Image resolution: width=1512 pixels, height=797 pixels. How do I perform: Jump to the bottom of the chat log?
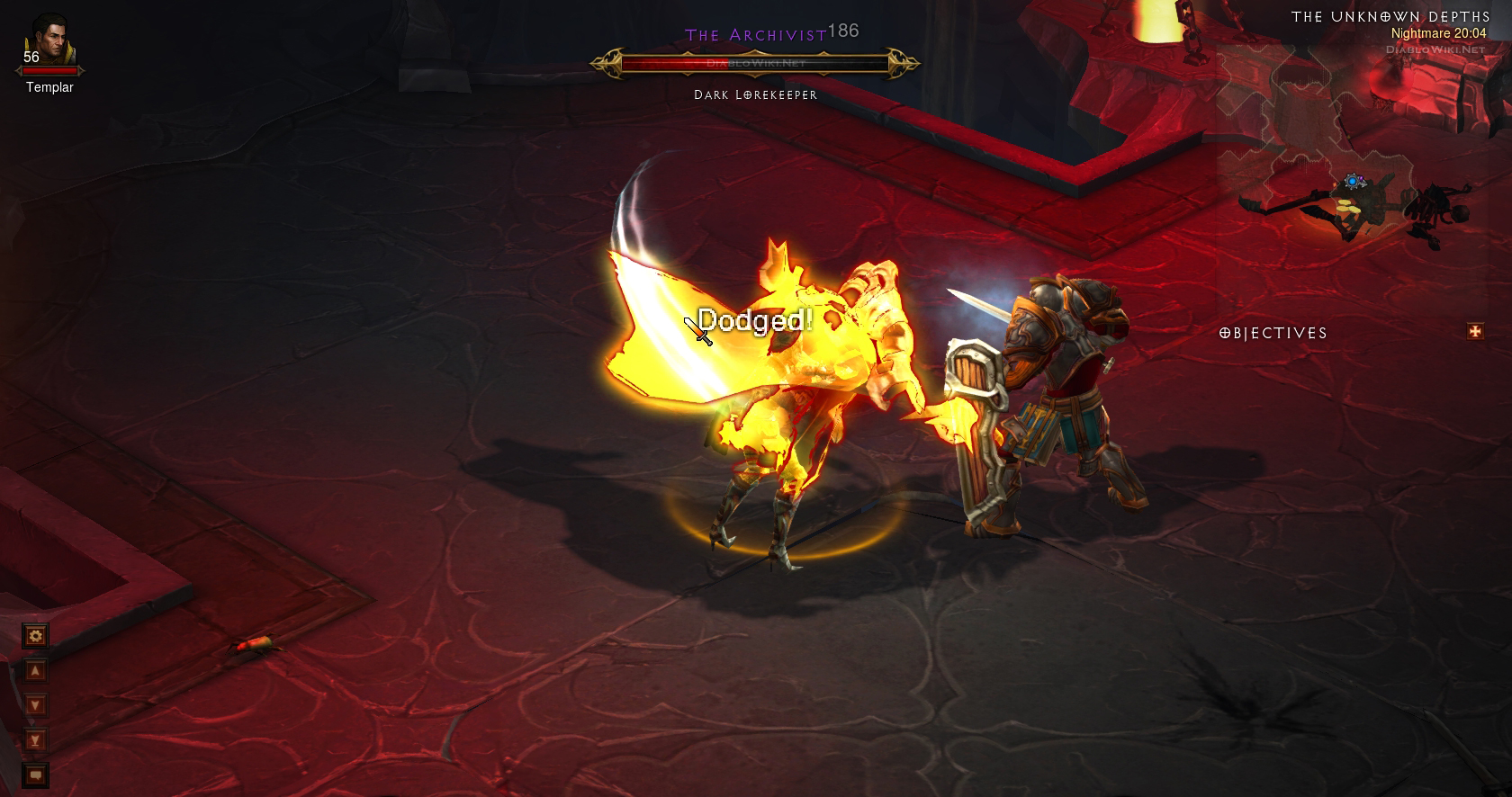[x=36, y=740]
